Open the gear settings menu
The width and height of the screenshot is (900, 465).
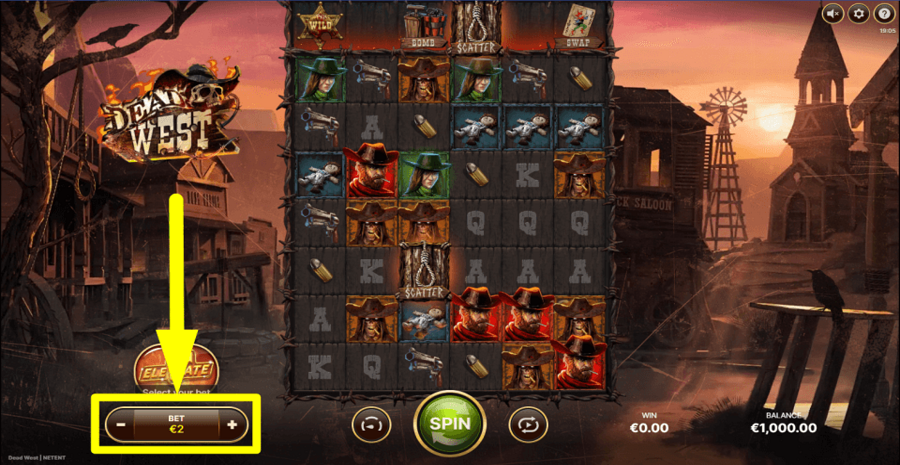pos(858,14)
